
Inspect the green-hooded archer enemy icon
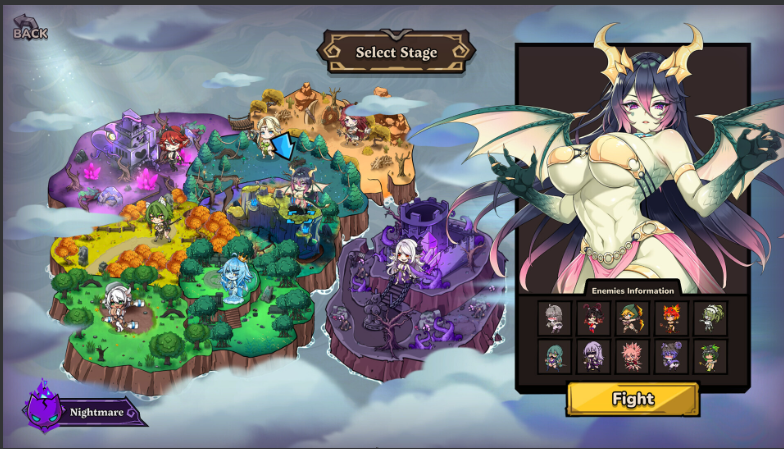632,318
